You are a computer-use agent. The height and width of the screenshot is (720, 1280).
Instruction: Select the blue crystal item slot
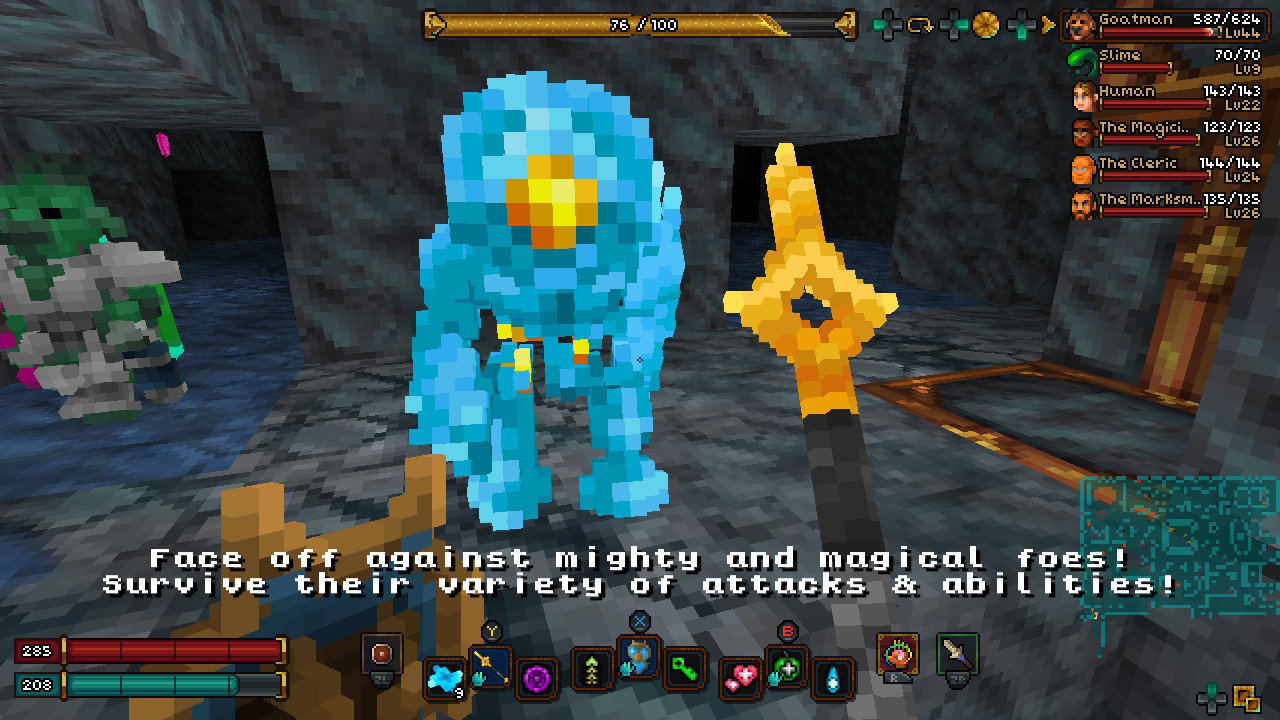[x=444, y=678]
